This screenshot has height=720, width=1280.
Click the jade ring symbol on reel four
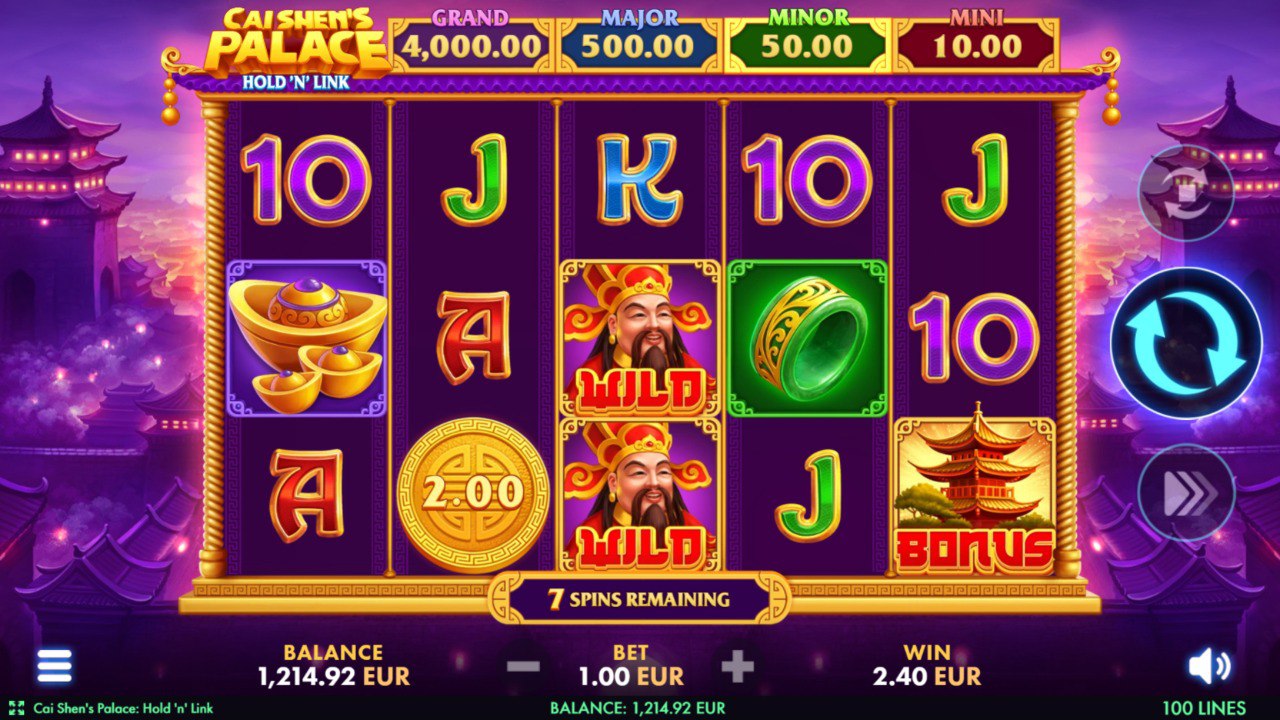point(805,337)
